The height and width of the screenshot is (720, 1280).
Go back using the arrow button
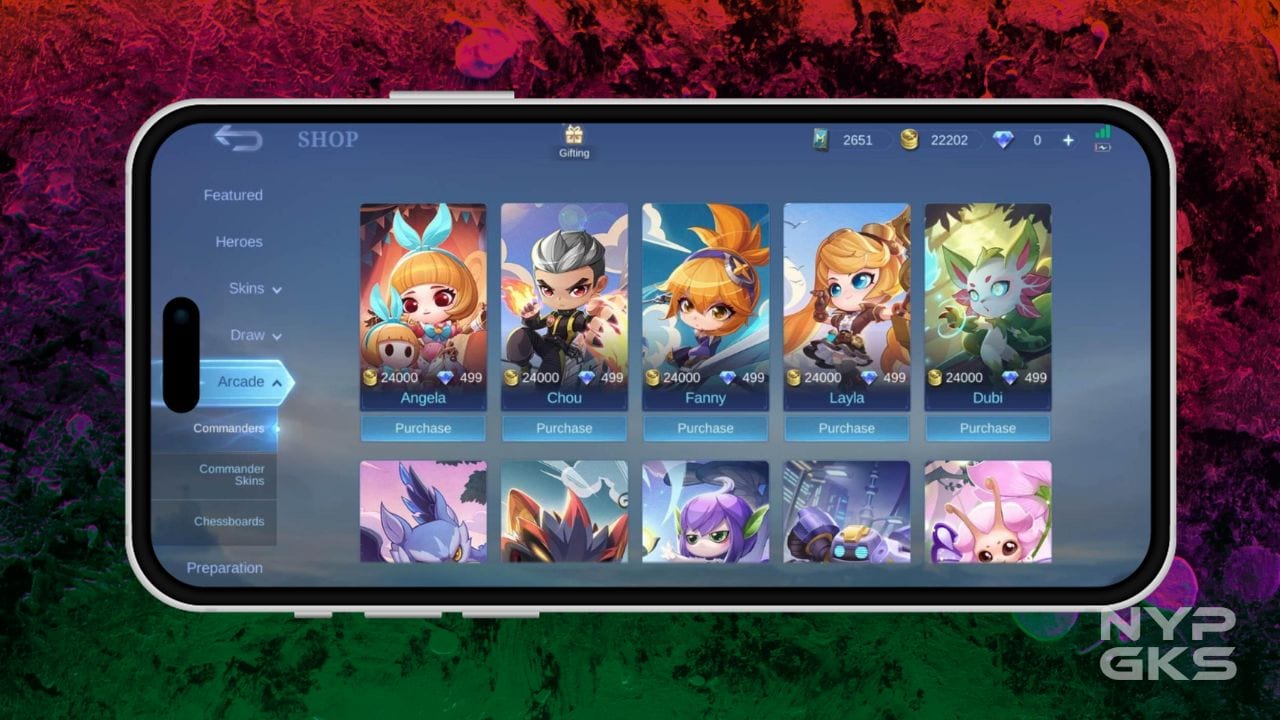(238, 139)
